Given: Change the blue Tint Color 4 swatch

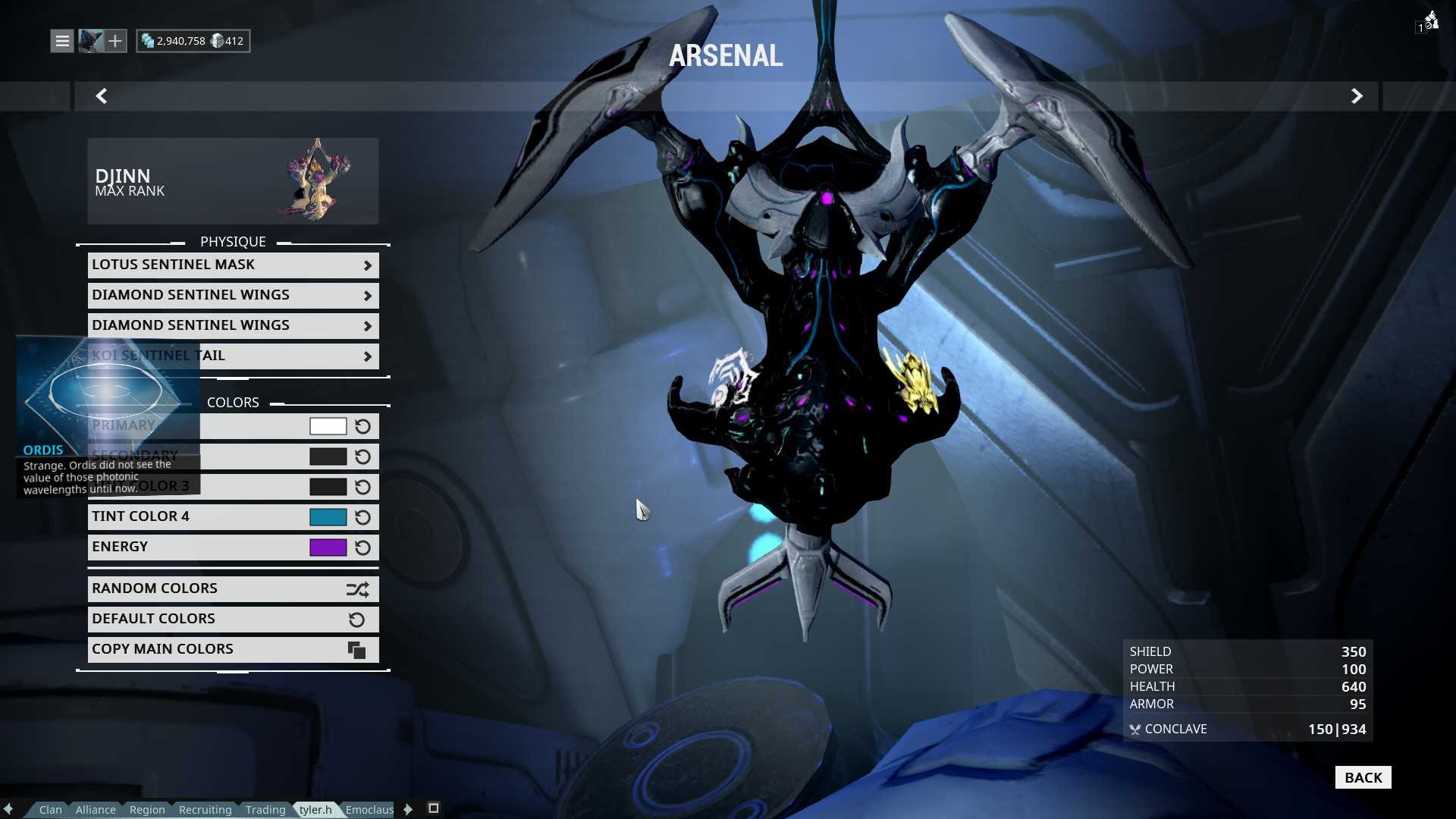Looking at the screenshot, I should tap(328, 517).
